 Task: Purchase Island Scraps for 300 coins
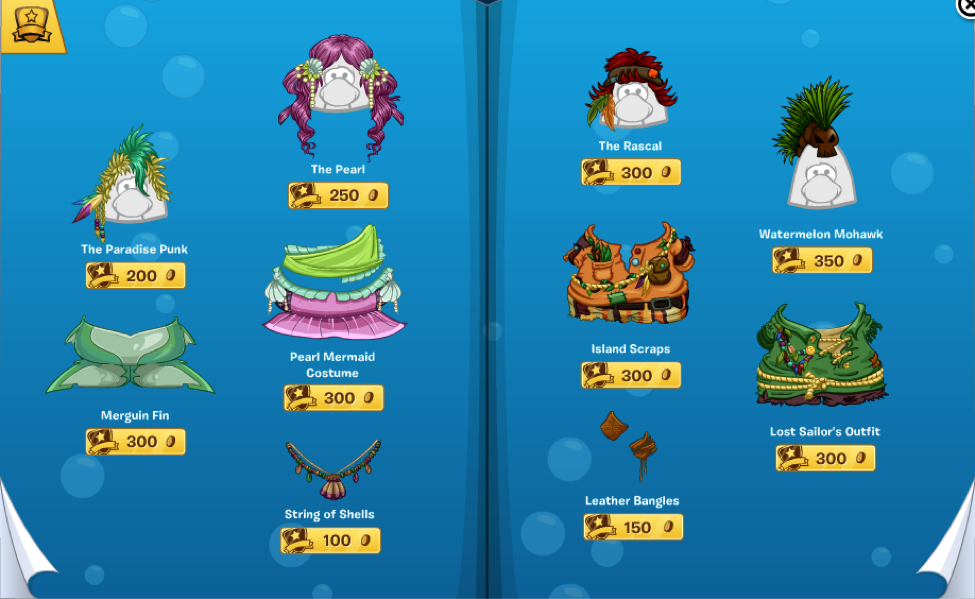(631, 375)
